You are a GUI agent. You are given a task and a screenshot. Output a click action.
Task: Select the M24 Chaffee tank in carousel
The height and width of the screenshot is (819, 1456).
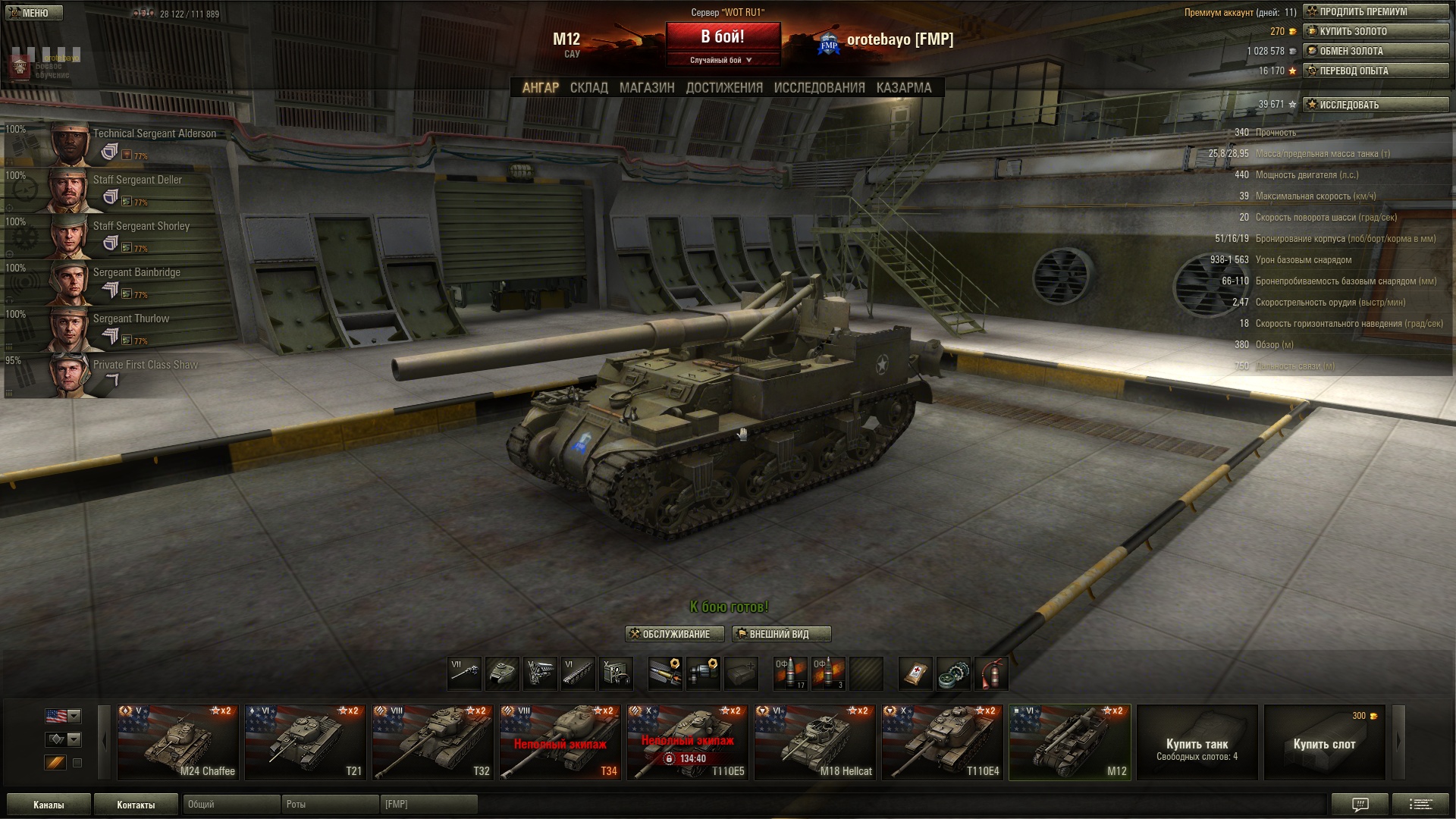(x=178, y=742)
